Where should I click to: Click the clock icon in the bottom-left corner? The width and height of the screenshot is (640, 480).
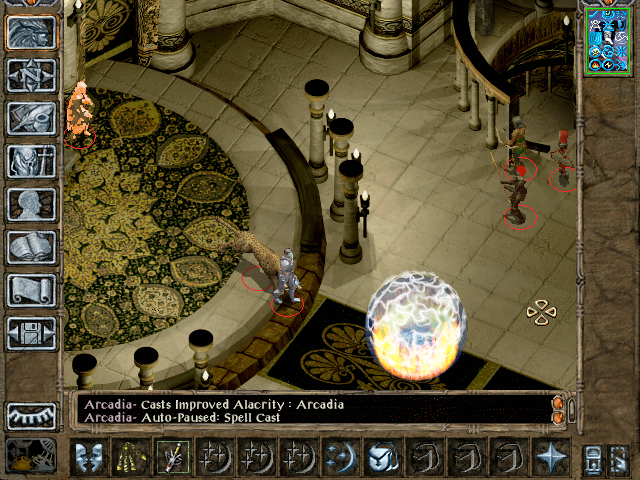click(x=31, y=456)
